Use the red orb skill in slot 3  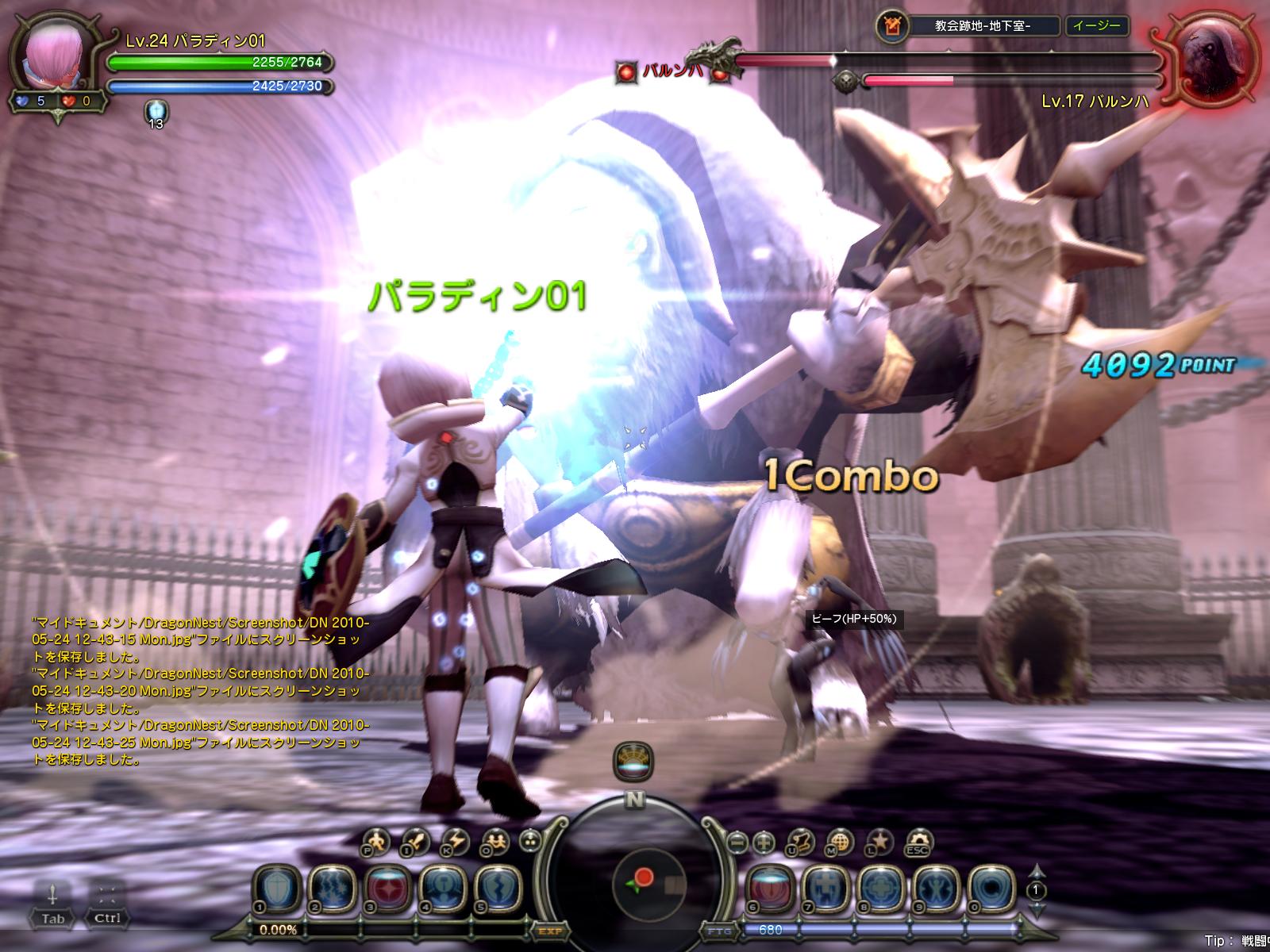click(x=388, y=885)
